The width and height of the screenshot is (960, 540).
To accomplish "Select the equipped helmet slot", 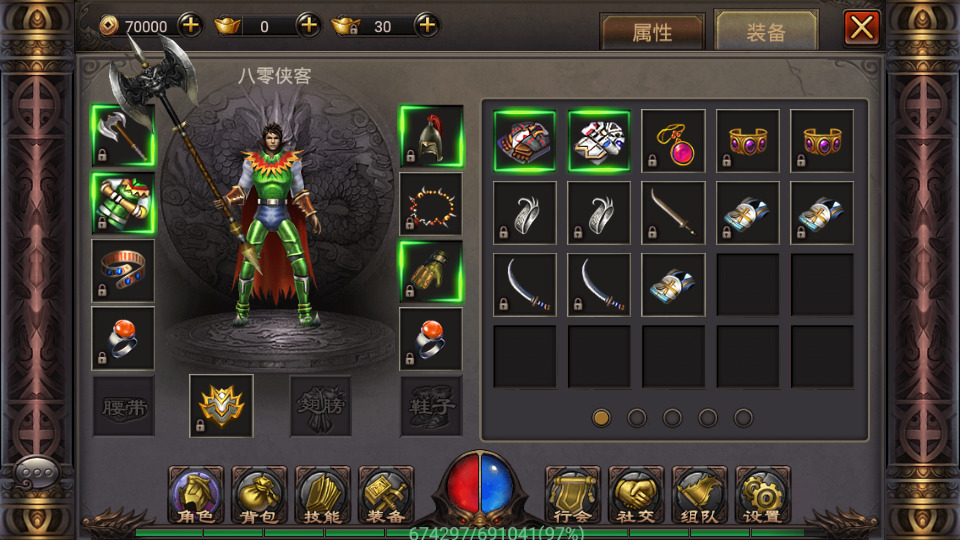I will pyautogui.click(x=431, y=136).
